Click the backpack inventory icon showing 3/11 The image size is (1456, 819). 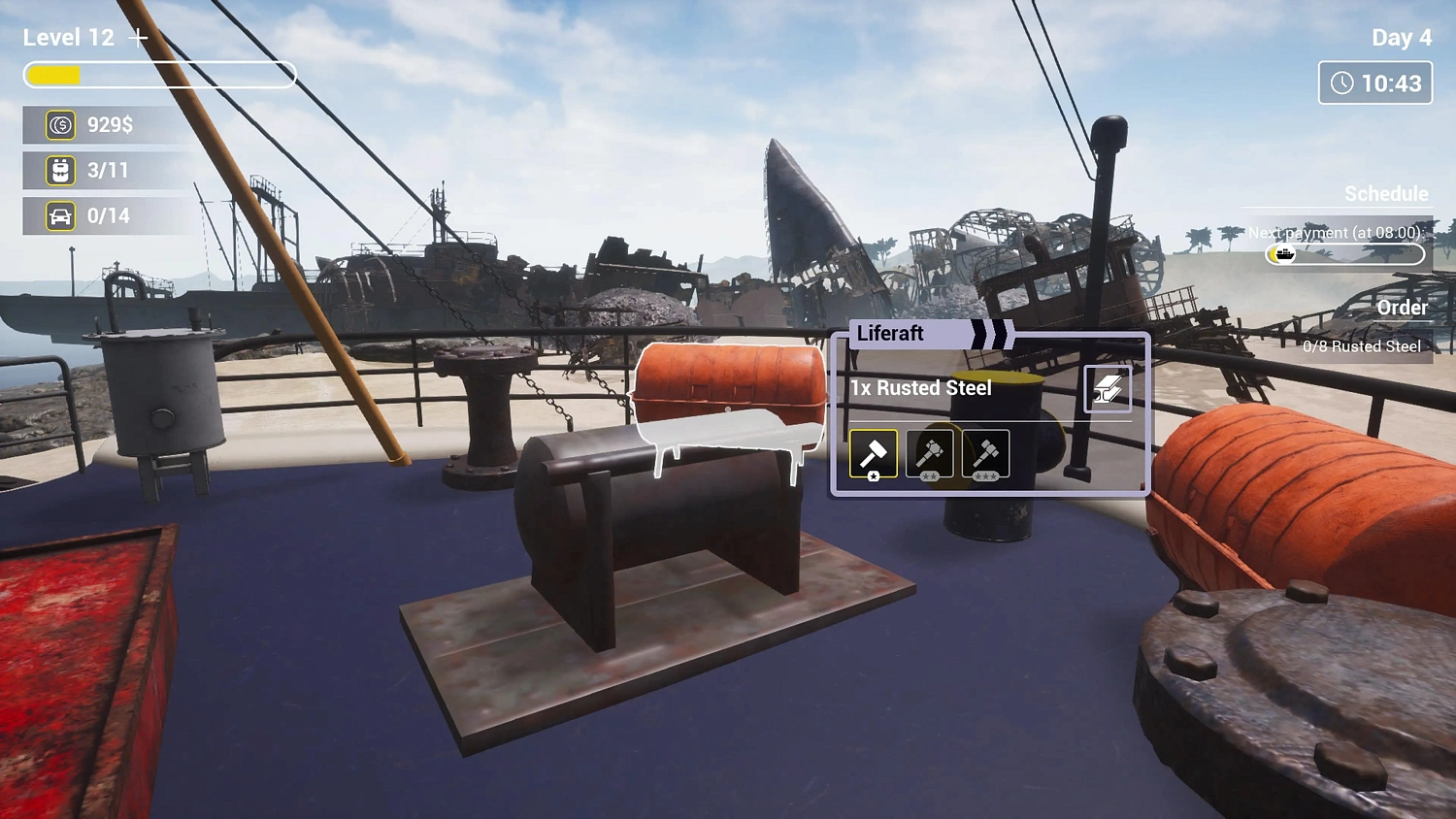coord(60,170)
